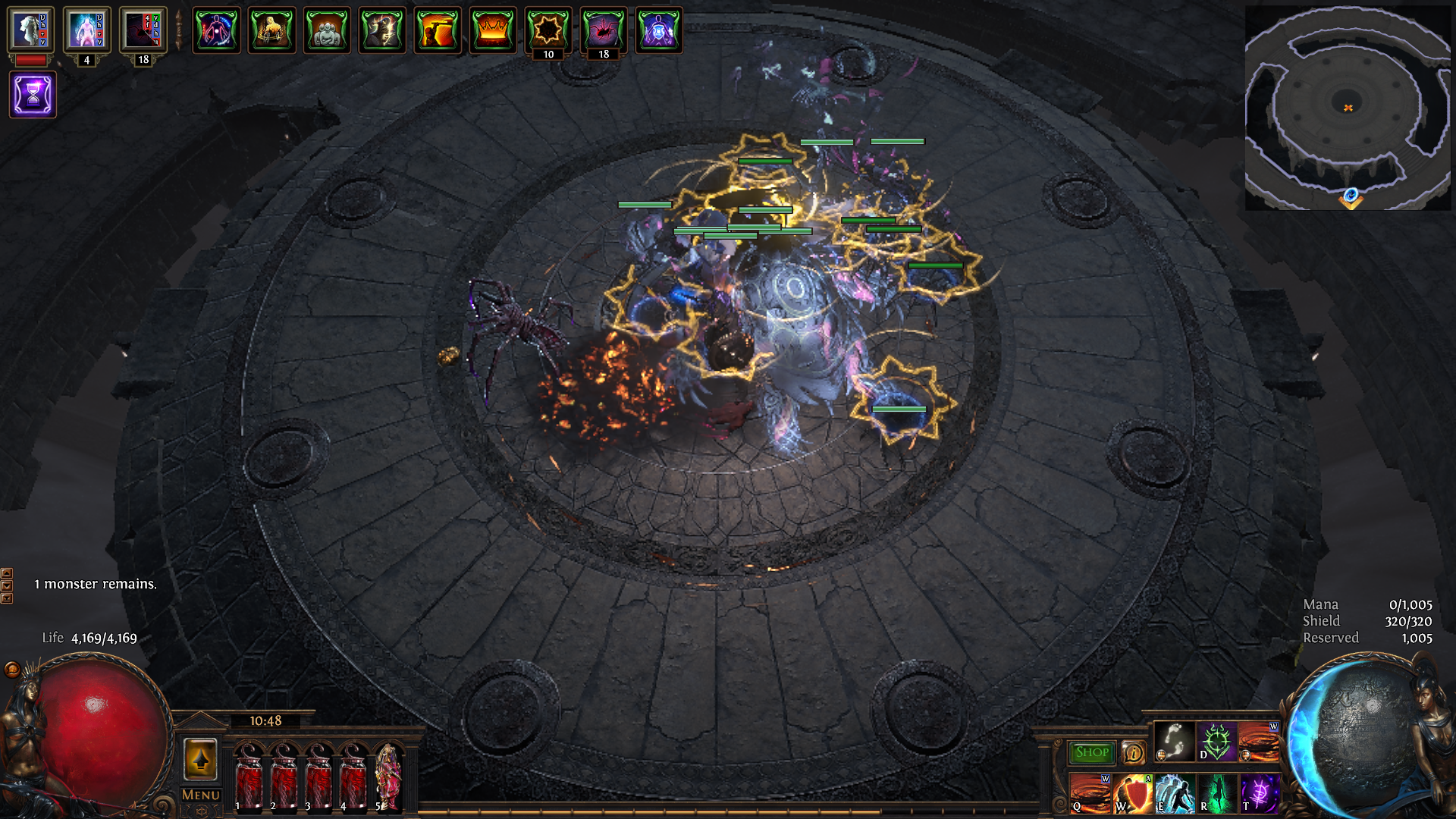Activate the blue dash skill on E

point(1175,792)
